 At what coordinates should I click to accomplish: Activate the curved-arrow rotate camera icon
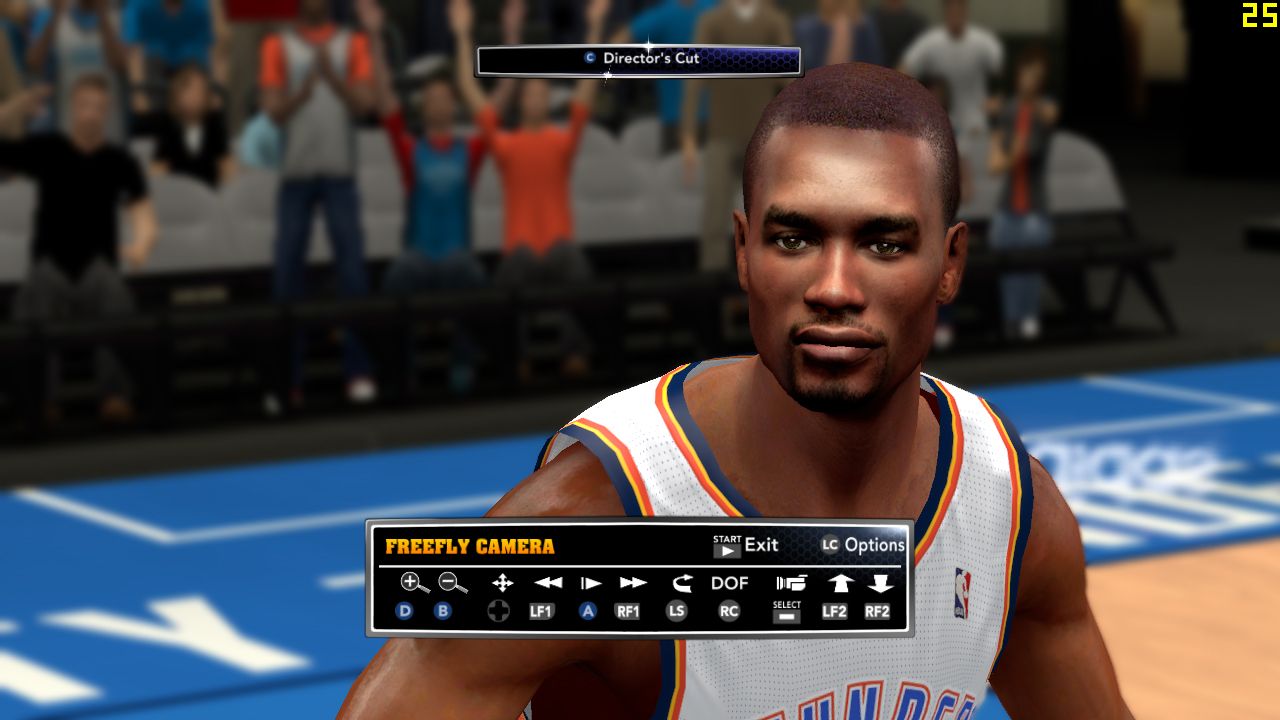(681, 583)
